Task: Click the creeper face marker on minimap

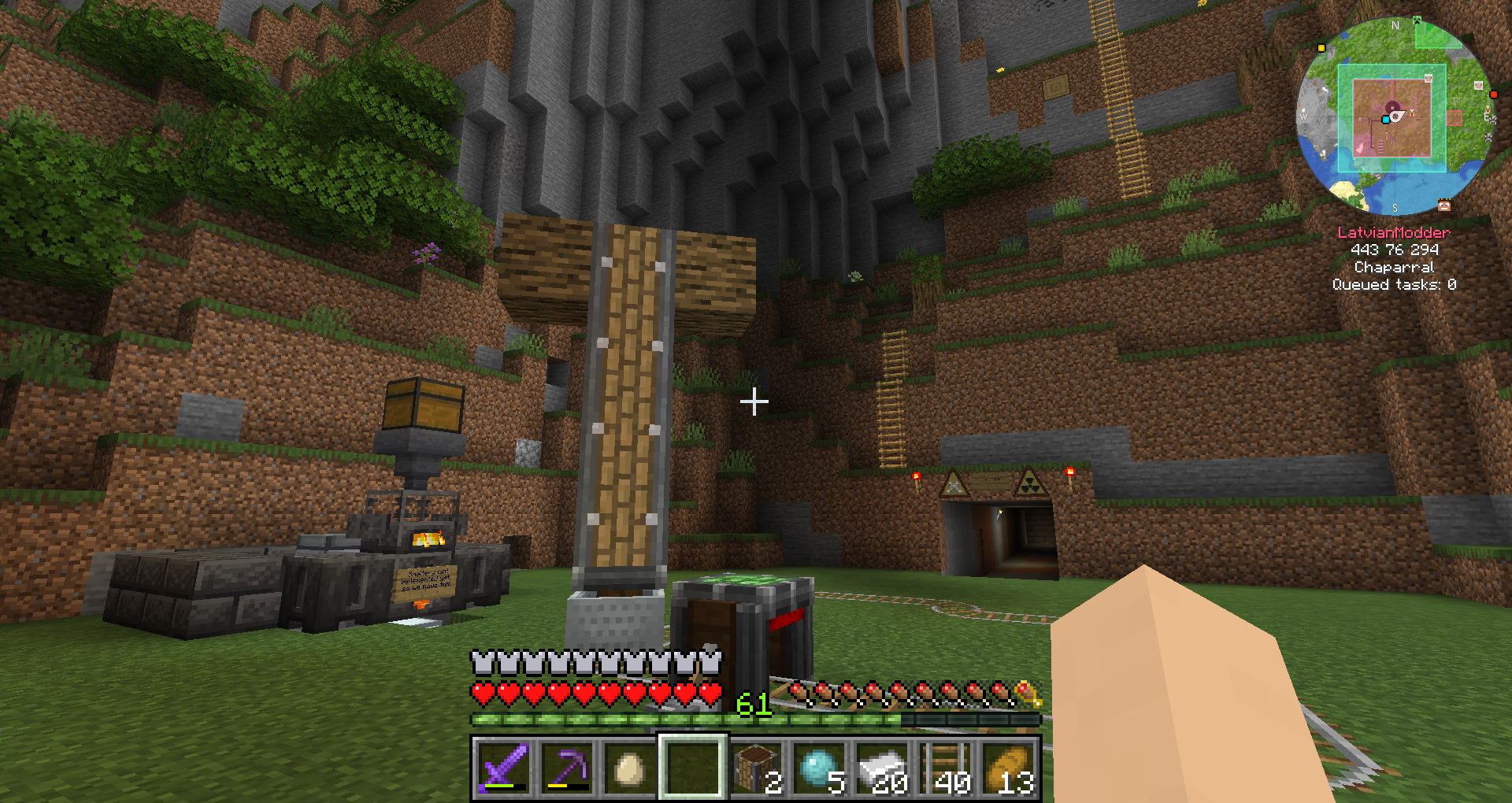Action: (x=1417, y=20)
